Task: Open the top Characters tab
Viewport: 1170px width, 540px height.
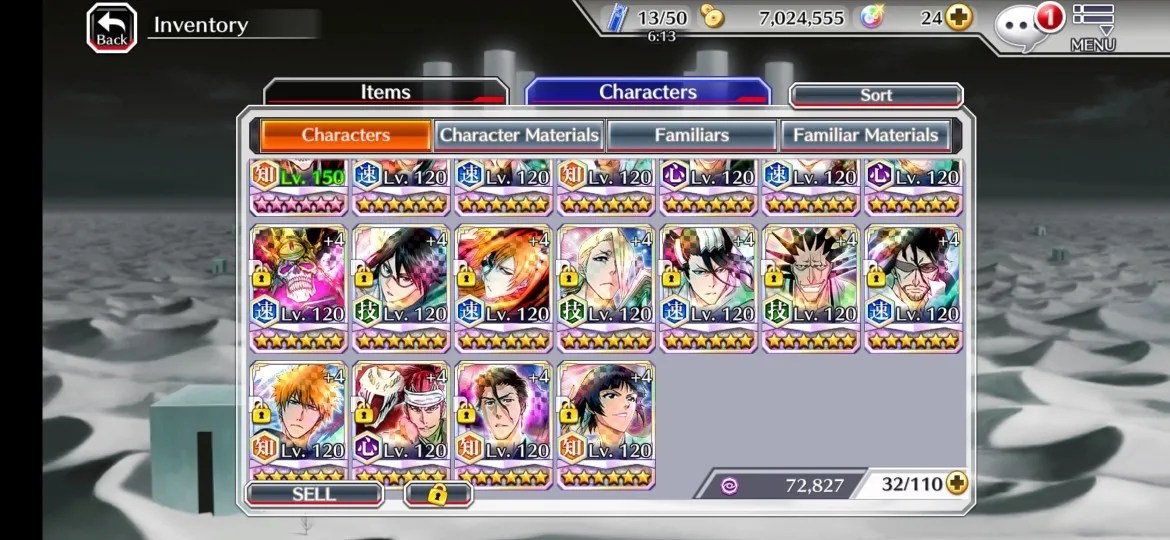Action: click(x=647, y=92)
